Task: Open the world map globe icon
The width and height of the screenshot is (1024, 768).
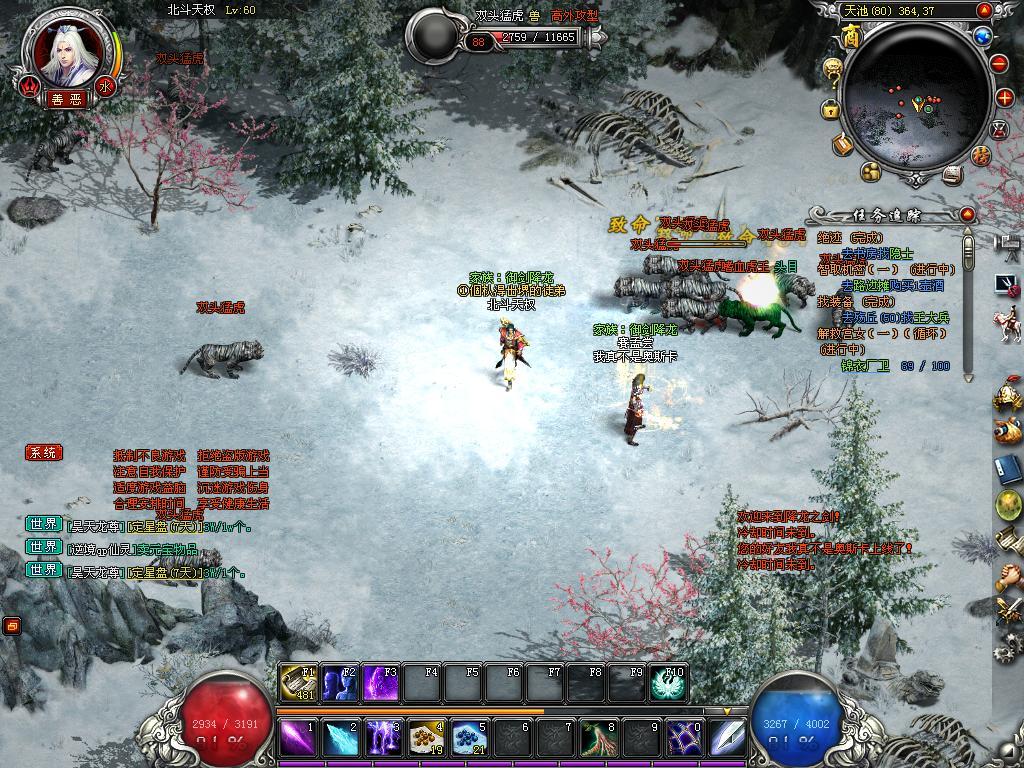Action: [982, 37]
